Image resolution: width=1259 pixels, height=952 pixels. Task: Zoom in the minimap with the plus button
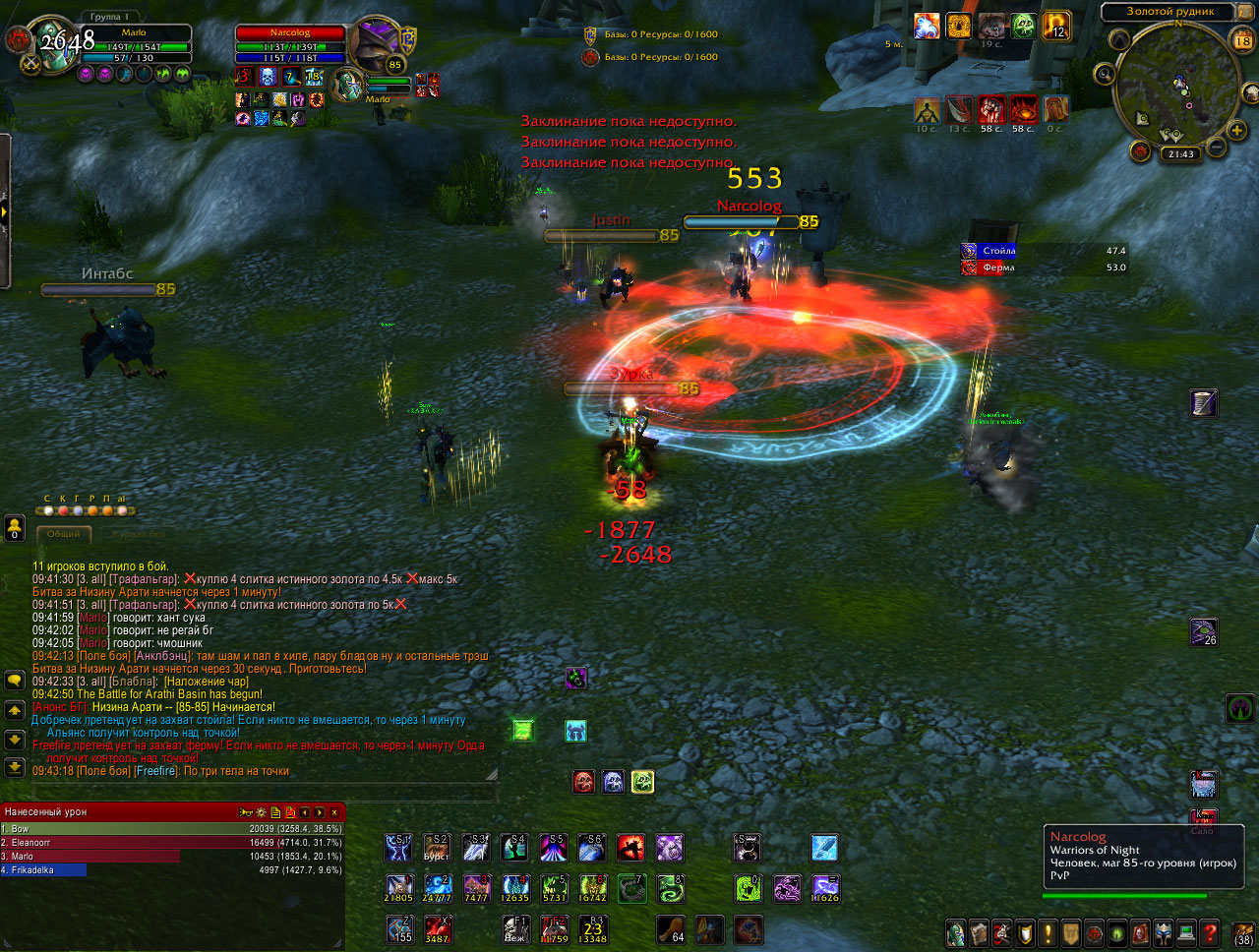coord(1234,129)
